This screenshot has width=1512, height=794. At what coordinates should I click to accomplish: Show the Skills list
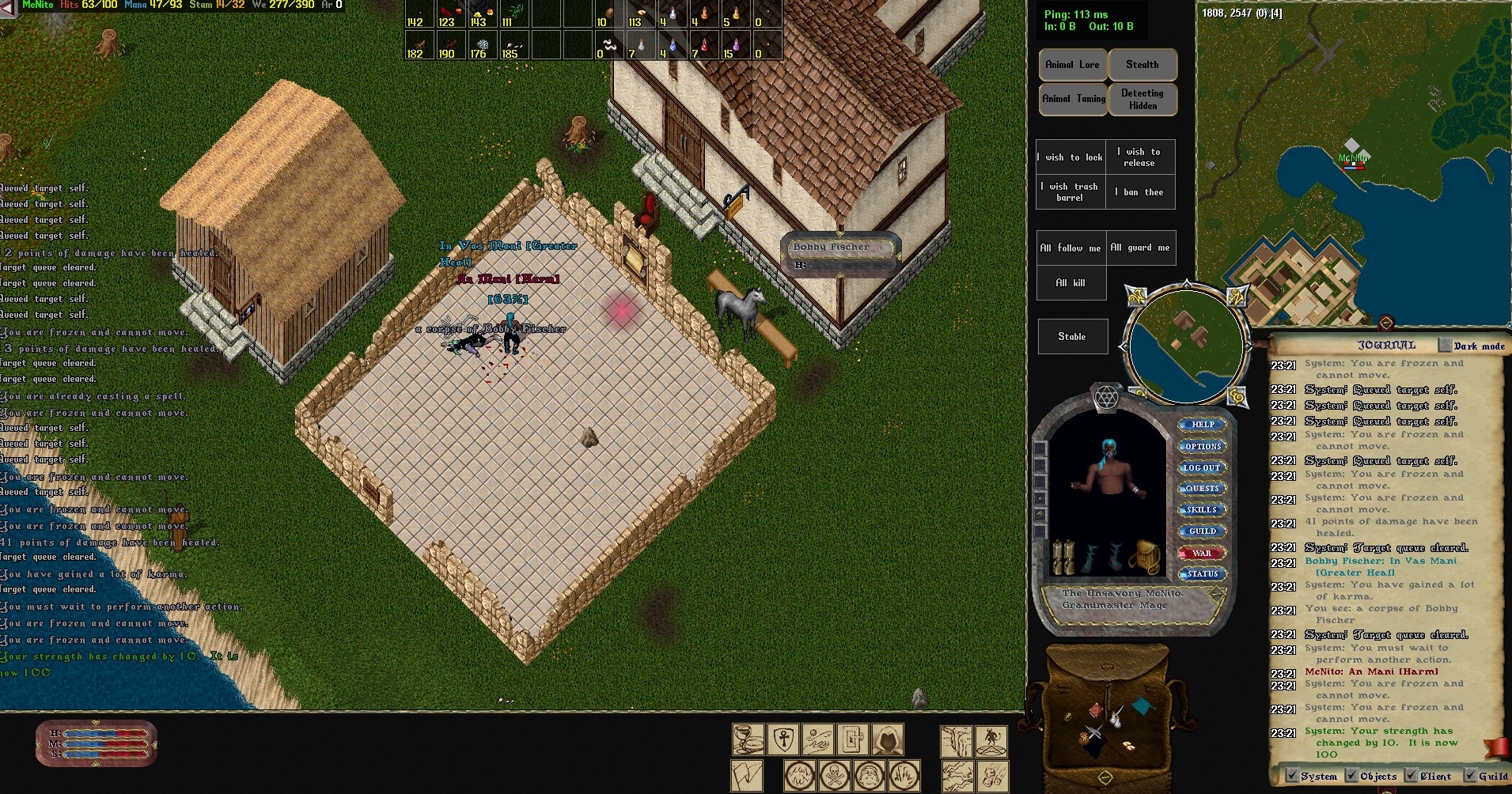[1202, 510]
